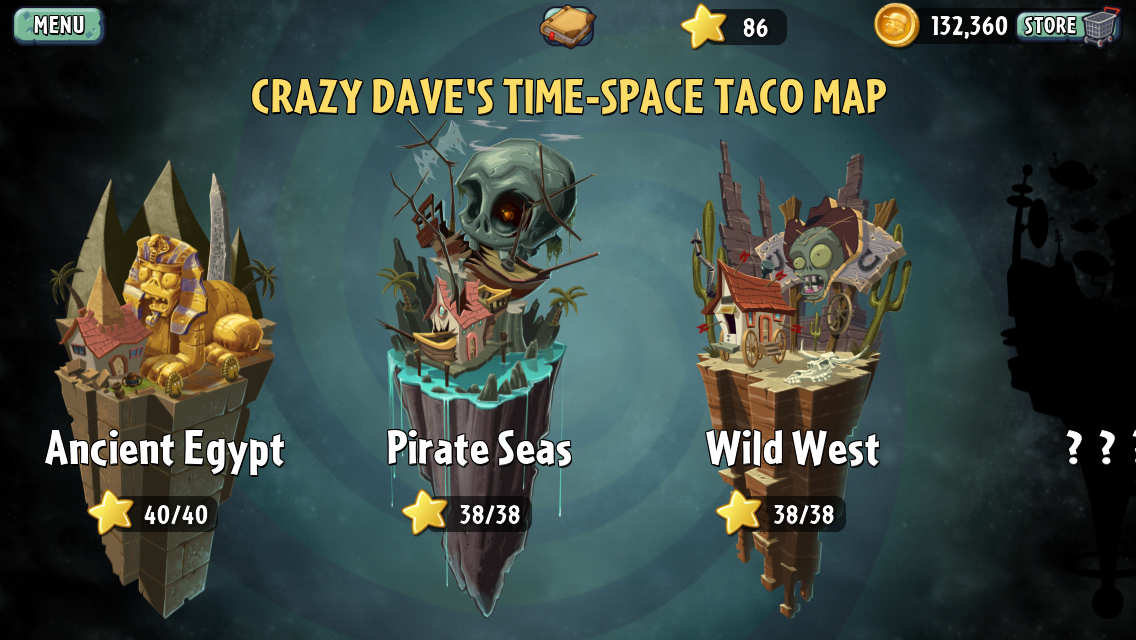The height and width of the screenshot is (640, 1136).
Task: Open the almanac book icon
Action: point(567,26)
